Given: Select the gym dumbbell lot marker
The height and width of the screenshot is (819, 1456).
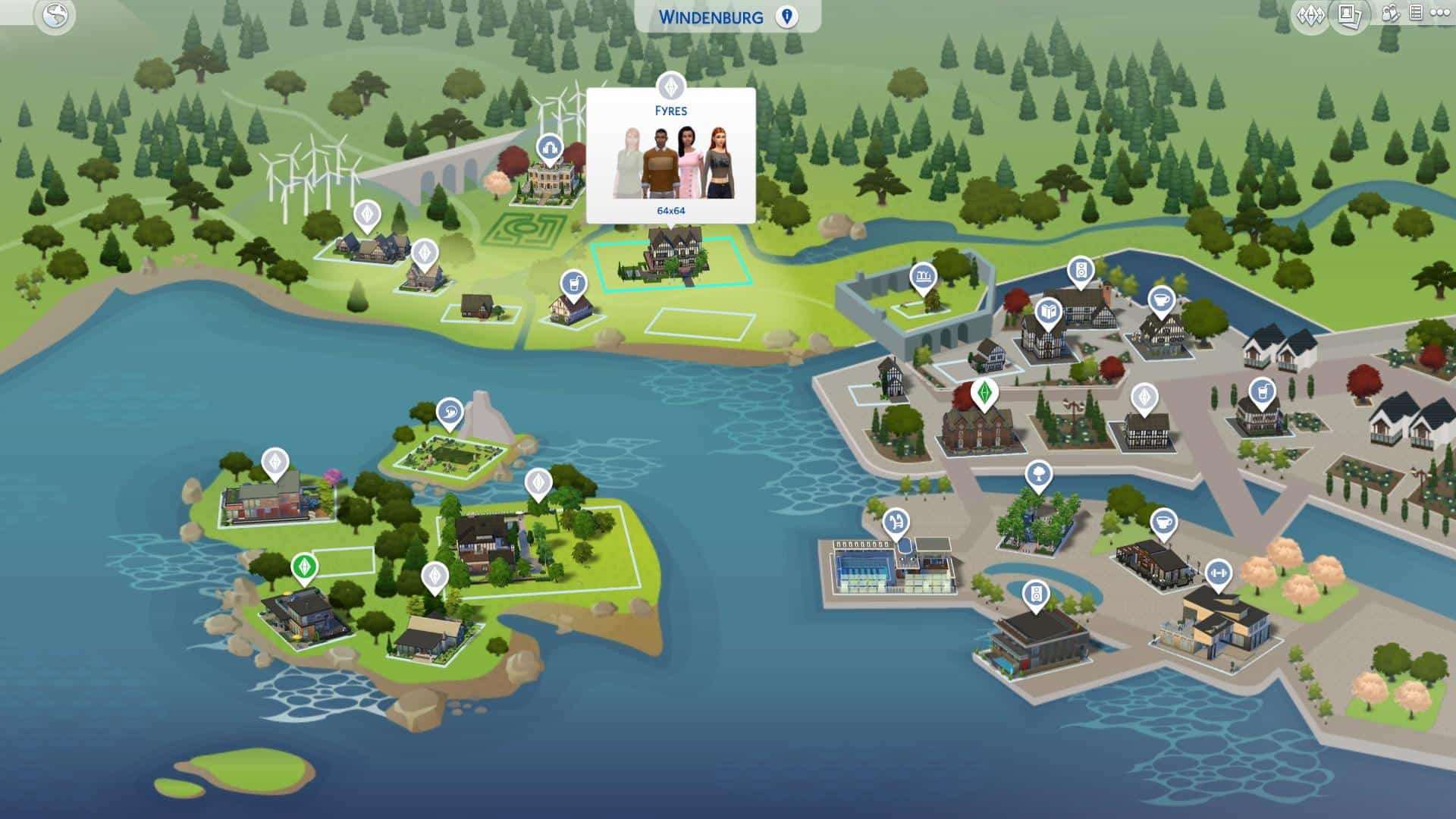Looking at the screenshot, I should (x=1218, y=573).
